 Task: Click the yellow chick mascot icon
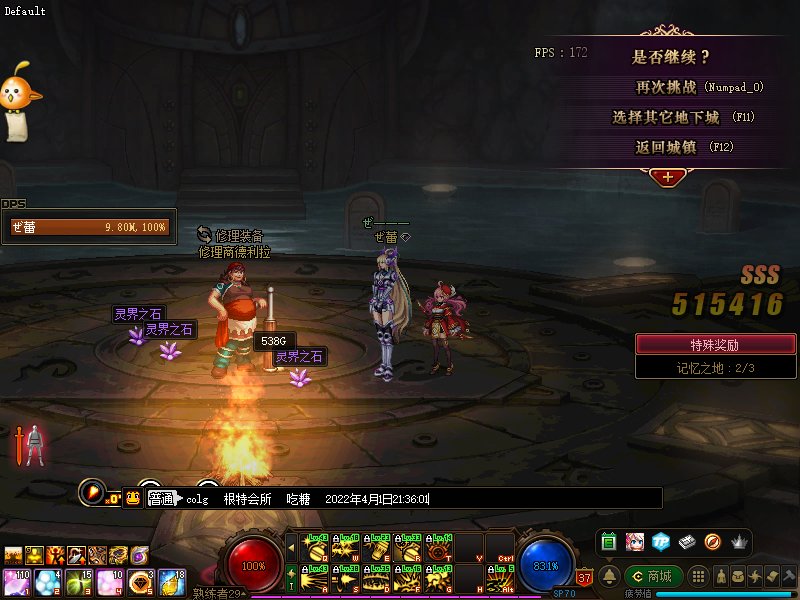(20, 98)
